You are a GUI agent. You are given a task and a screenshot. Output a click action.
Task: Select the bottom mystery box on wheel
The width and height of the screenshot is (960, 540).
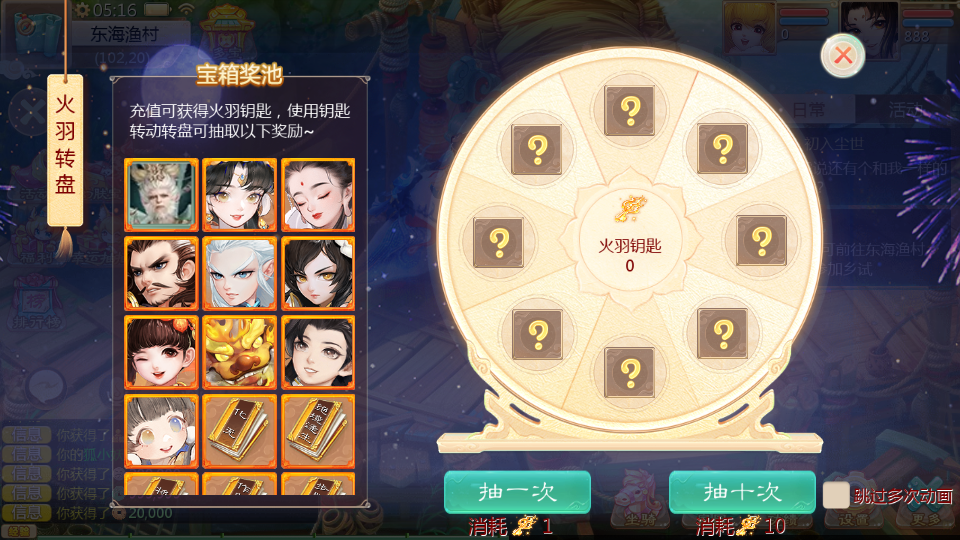coord(630,371)
